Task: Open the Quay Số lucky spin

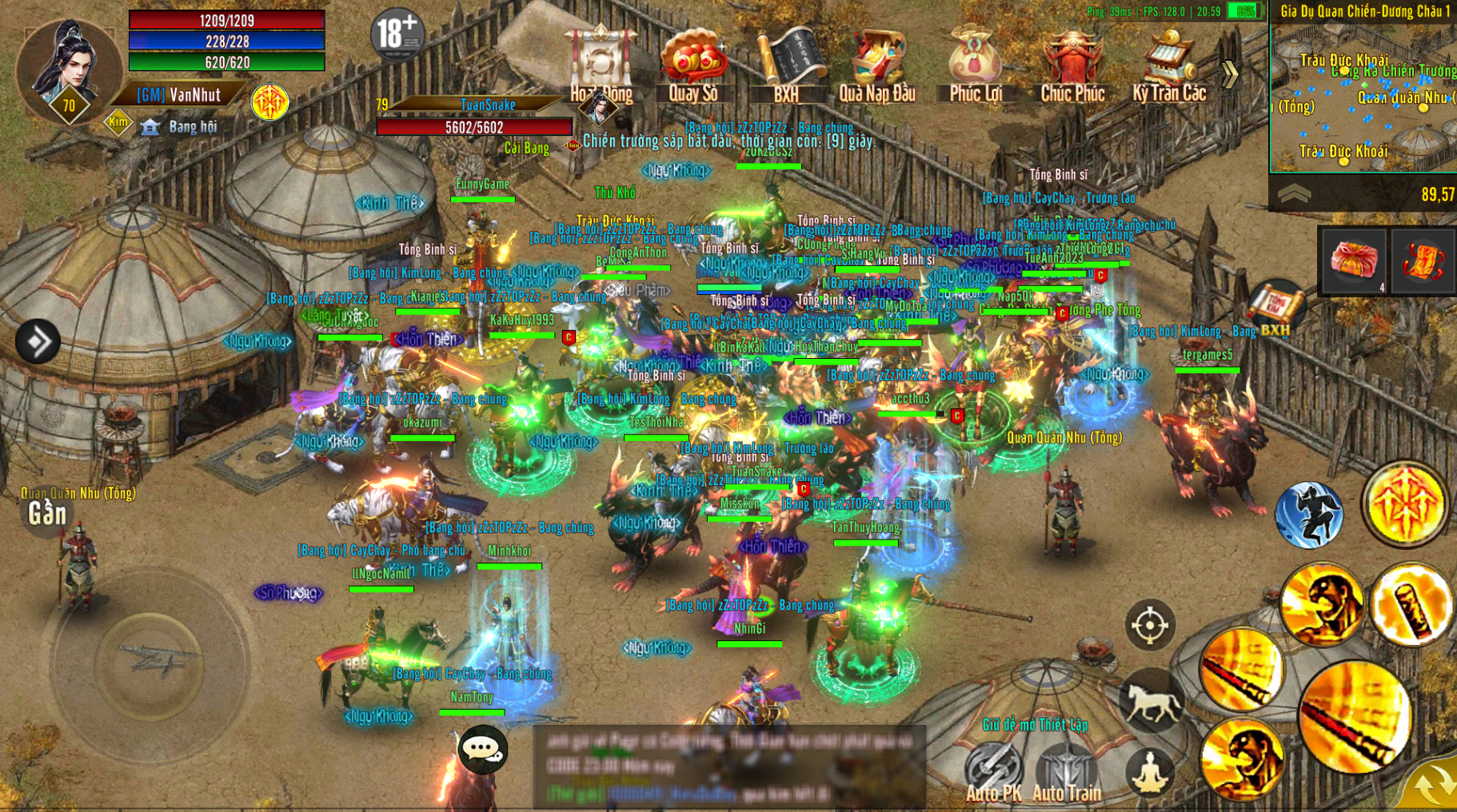Action: [x=693, y=66]
